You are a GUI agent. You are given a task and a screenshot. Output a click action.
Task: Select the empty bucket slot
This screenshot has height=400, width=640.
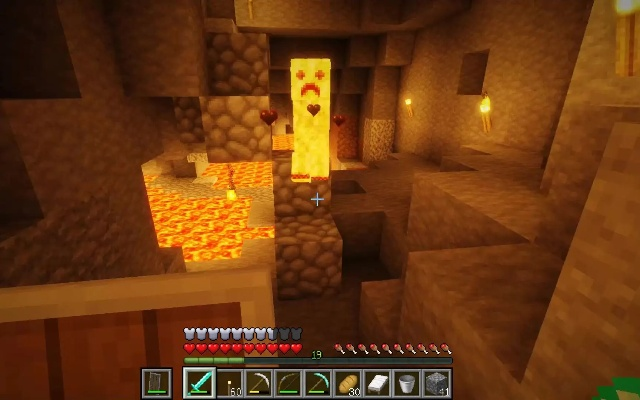click(x=407, y=383)
